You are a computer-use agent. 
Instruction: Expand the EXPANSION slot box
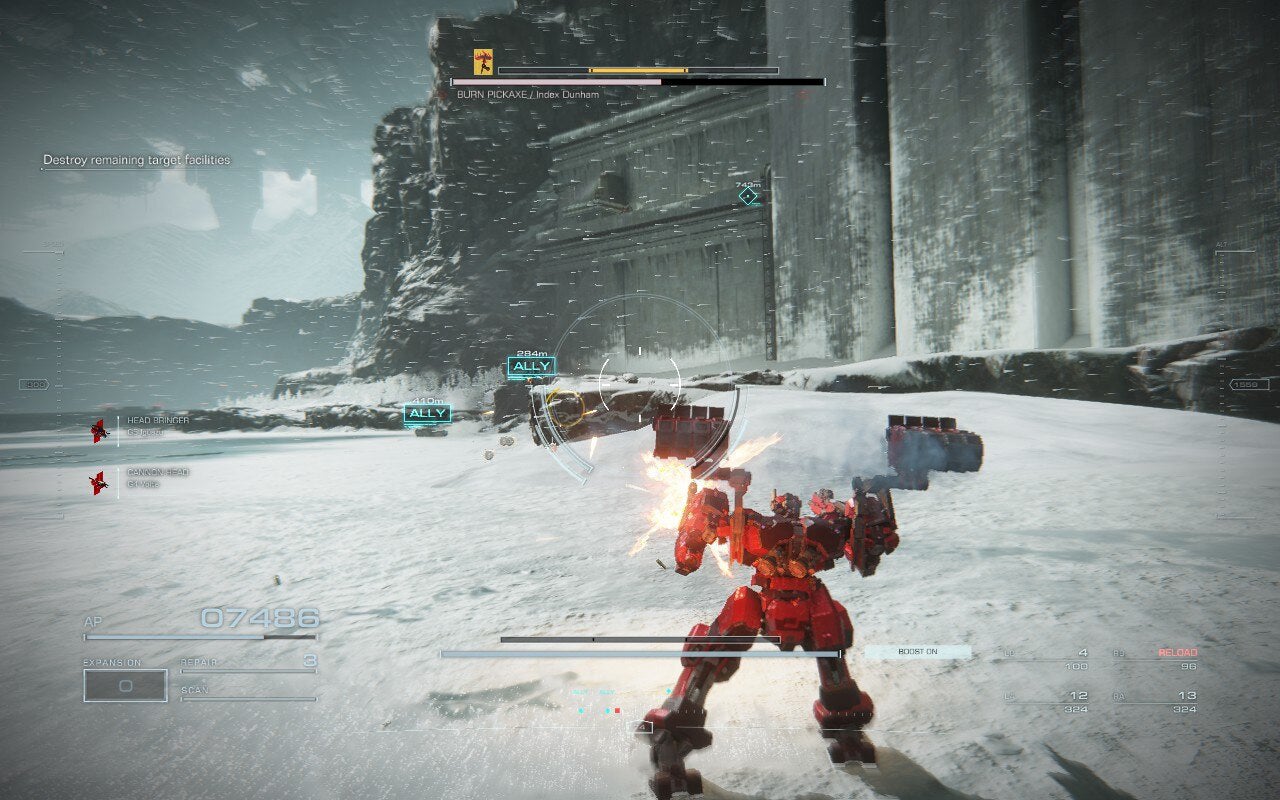(x=125, y=686)
